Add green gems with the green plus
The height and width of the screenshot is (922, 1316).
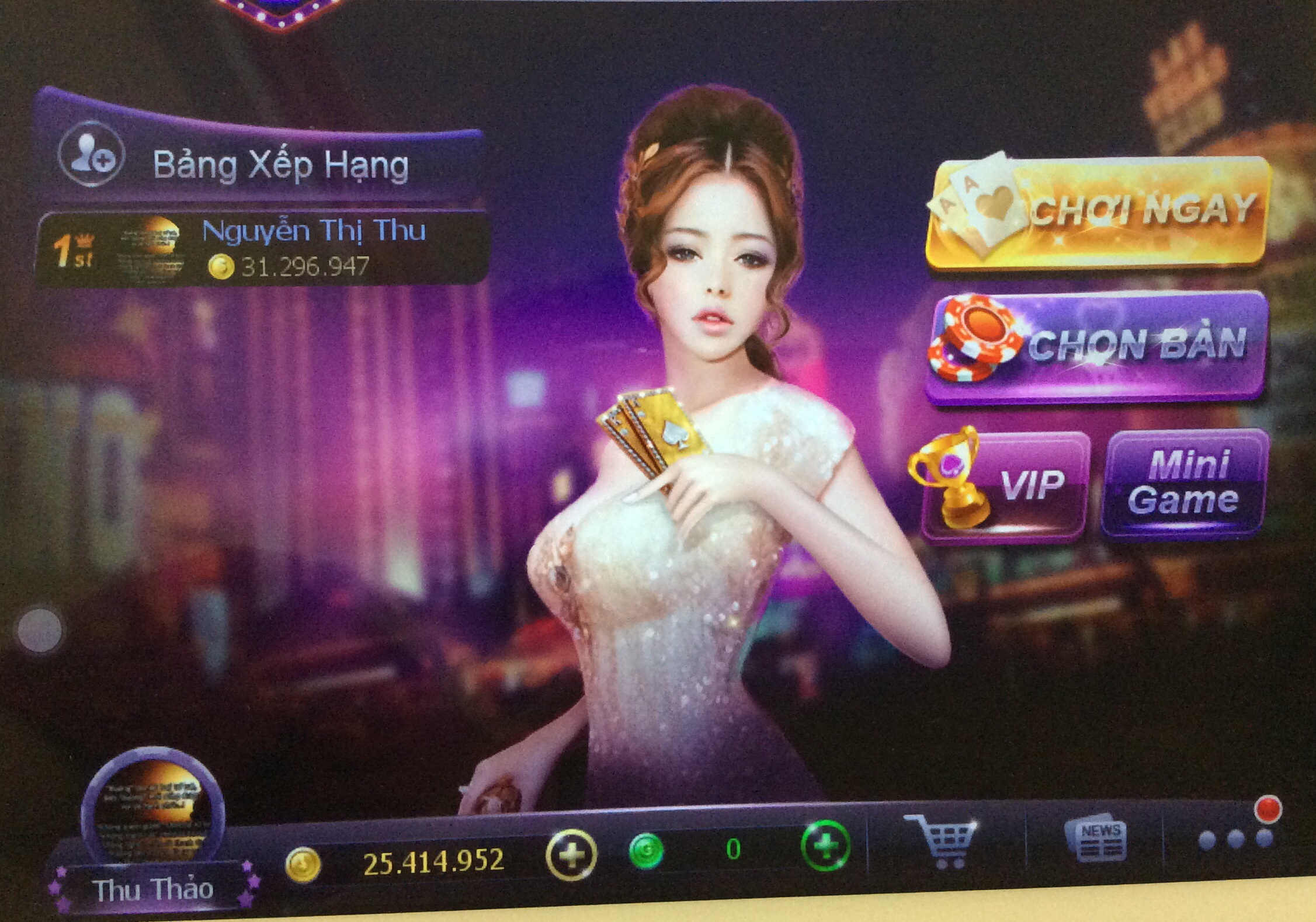tap(825, 846)
